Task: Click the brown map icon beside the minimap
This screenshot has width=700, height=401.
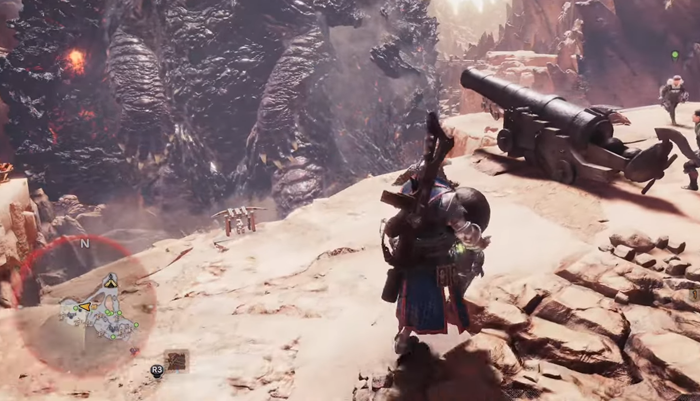Action: coord(177,360)
